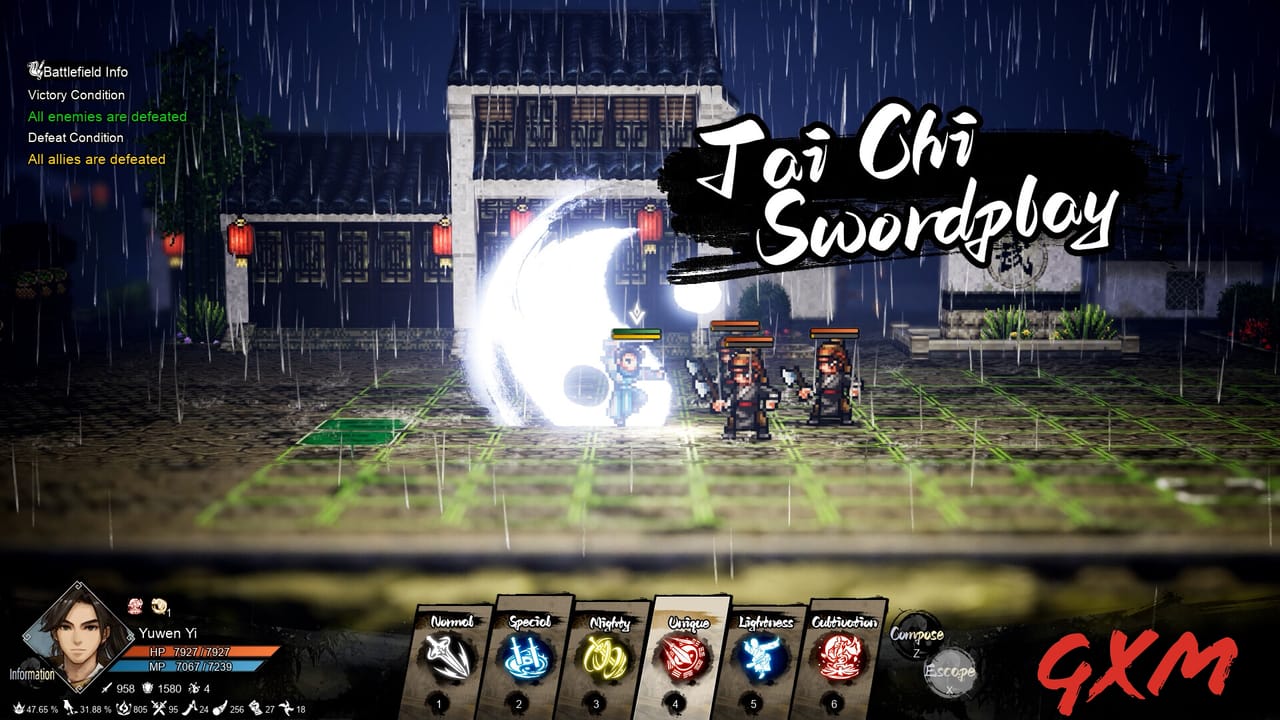Click the crossed swords icon showing 95
The height and width of the screenshot is (720, 1280).
click(159, 708)
